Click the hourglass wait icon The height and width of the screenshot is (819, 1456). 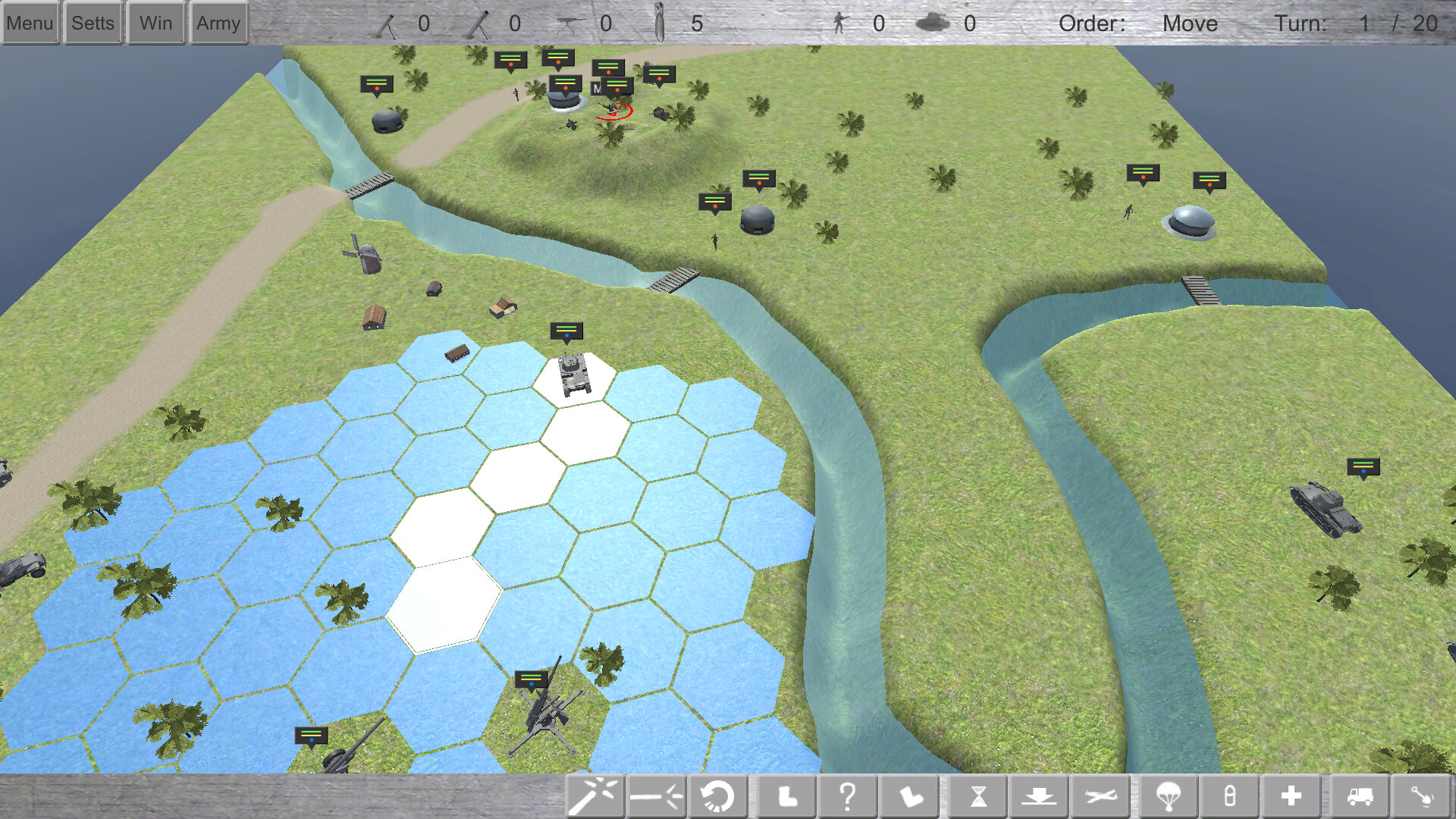[x=978, y=796]
